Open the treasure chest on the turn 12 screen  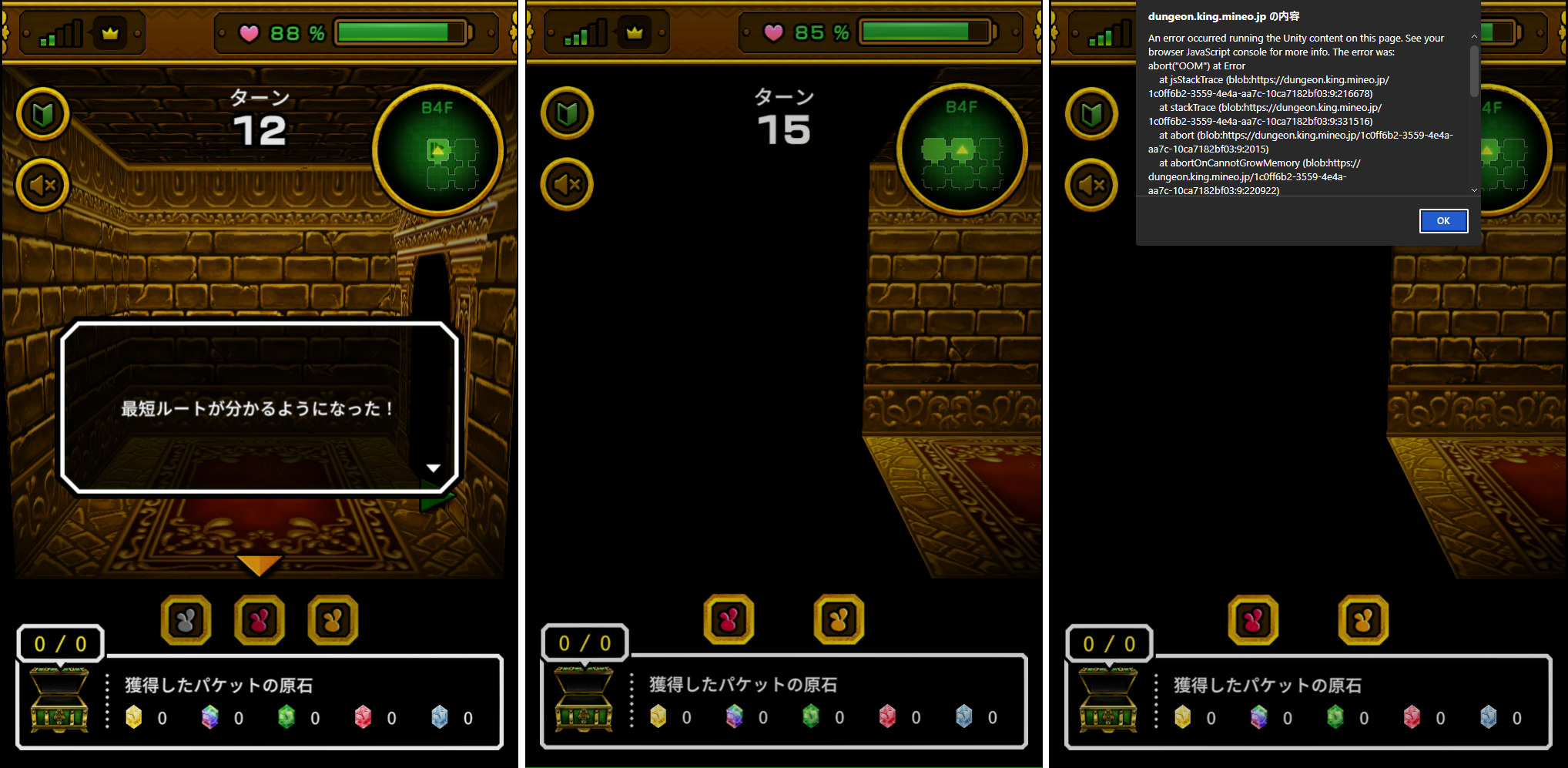point(59,699)
